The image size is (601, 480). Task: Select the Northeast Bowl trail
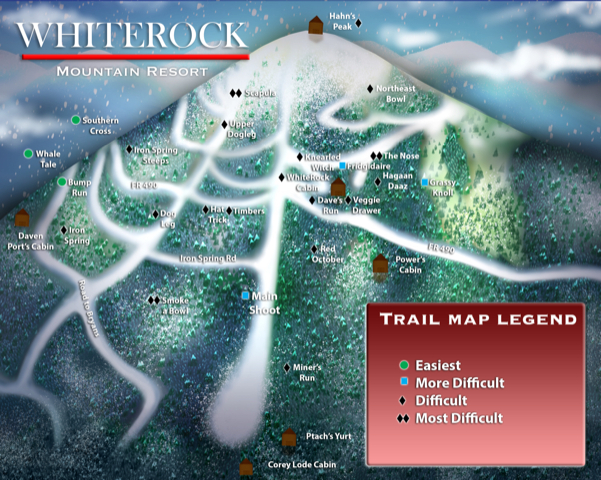click(x=370, y=89)
